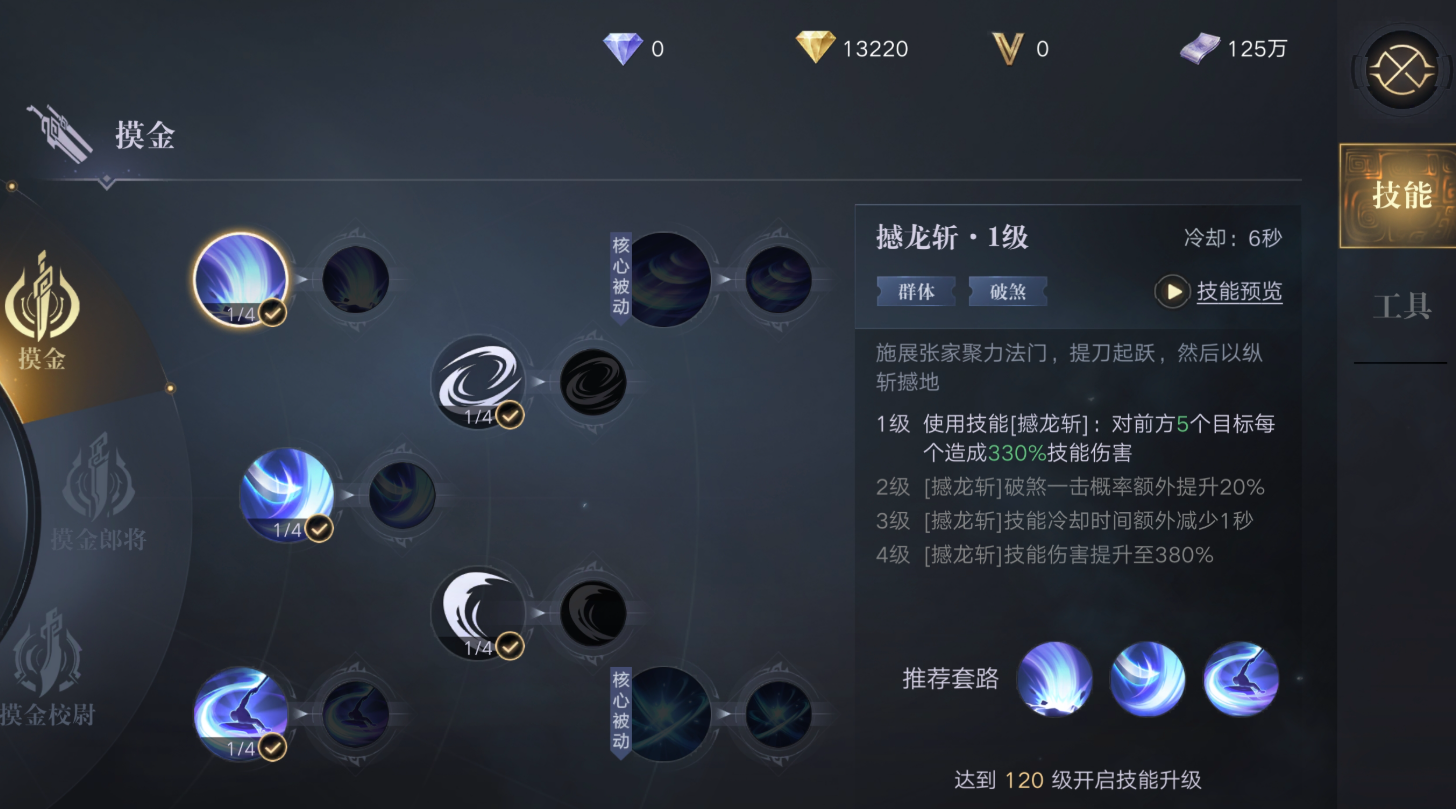
Task: Click the 破煞 tag in skill details
Action: tap(1008, 291)
